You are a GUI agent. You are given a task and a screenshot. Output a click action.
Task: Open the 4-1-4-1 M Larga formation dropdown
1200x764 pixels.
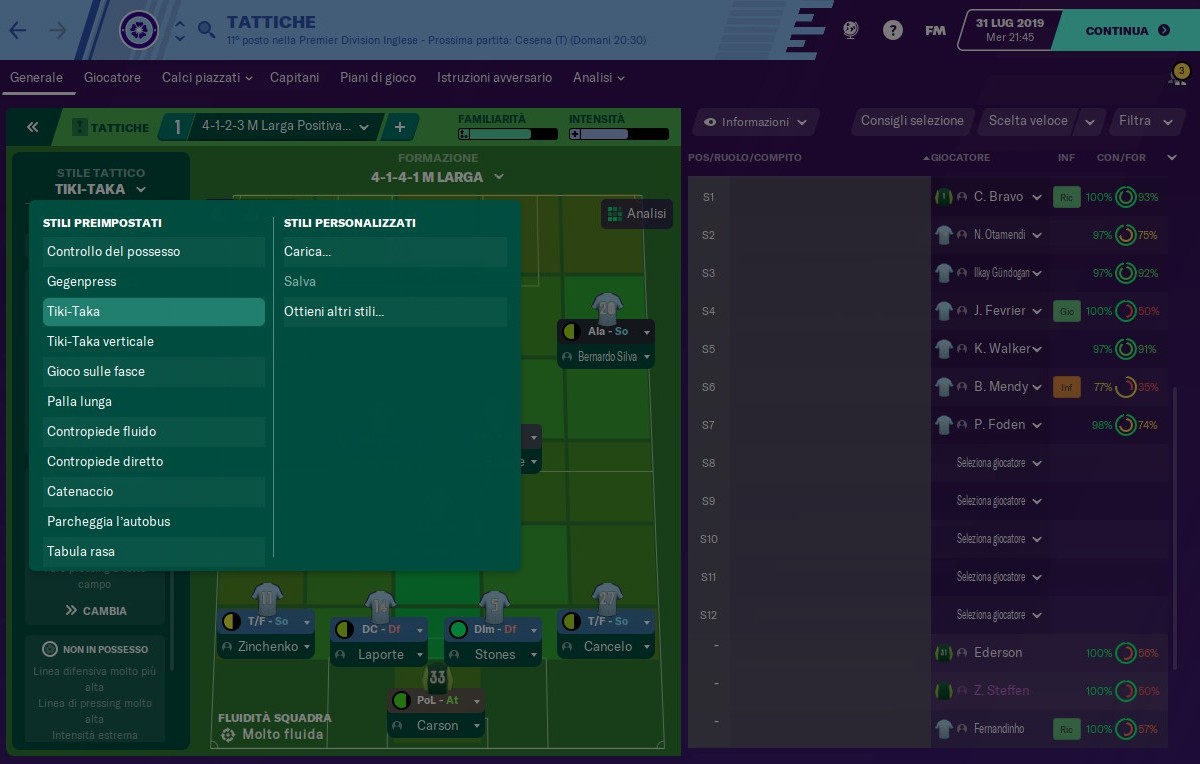tap(437, 177)
